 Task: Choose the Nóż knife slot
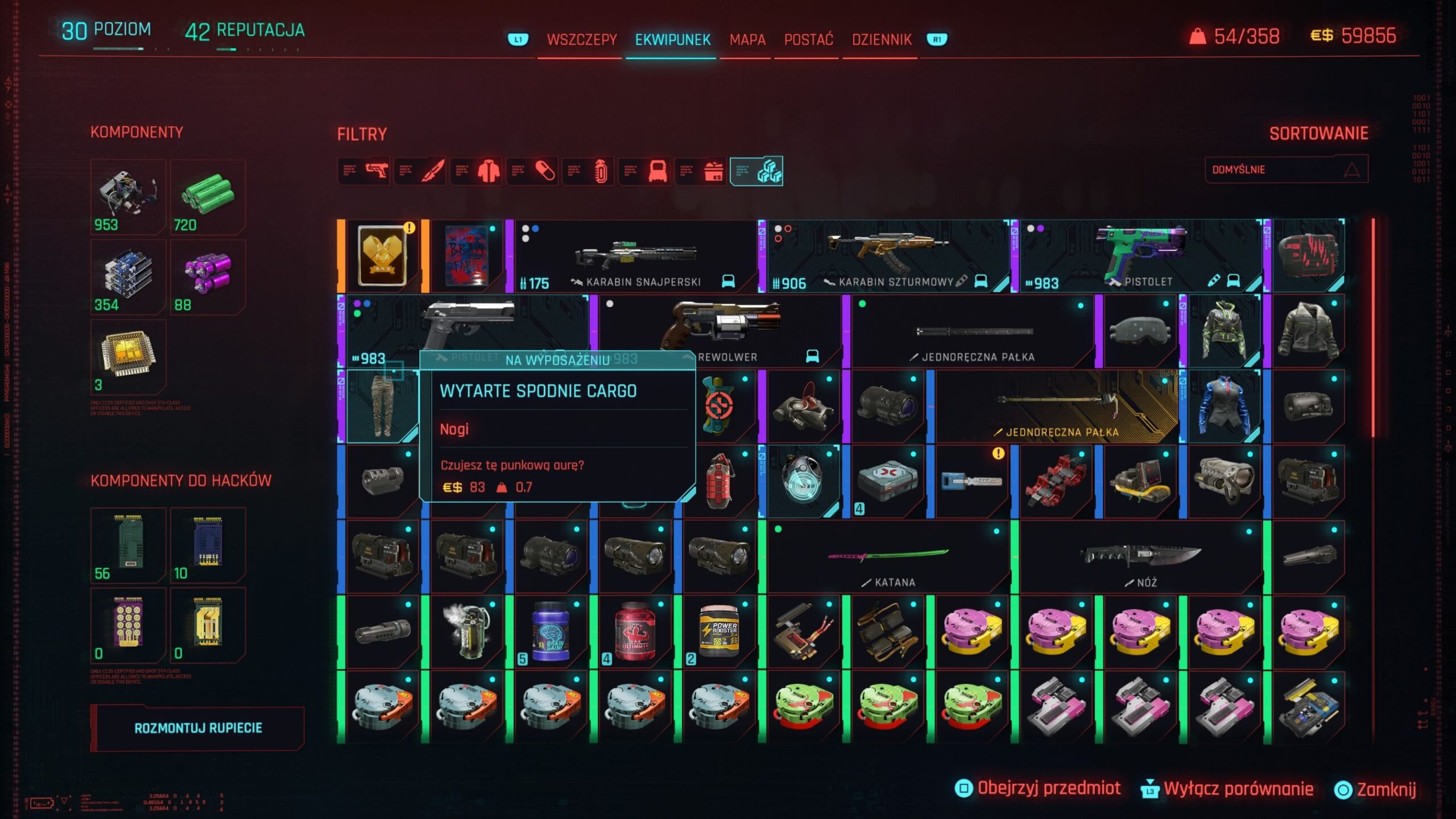click(1141, 557)
